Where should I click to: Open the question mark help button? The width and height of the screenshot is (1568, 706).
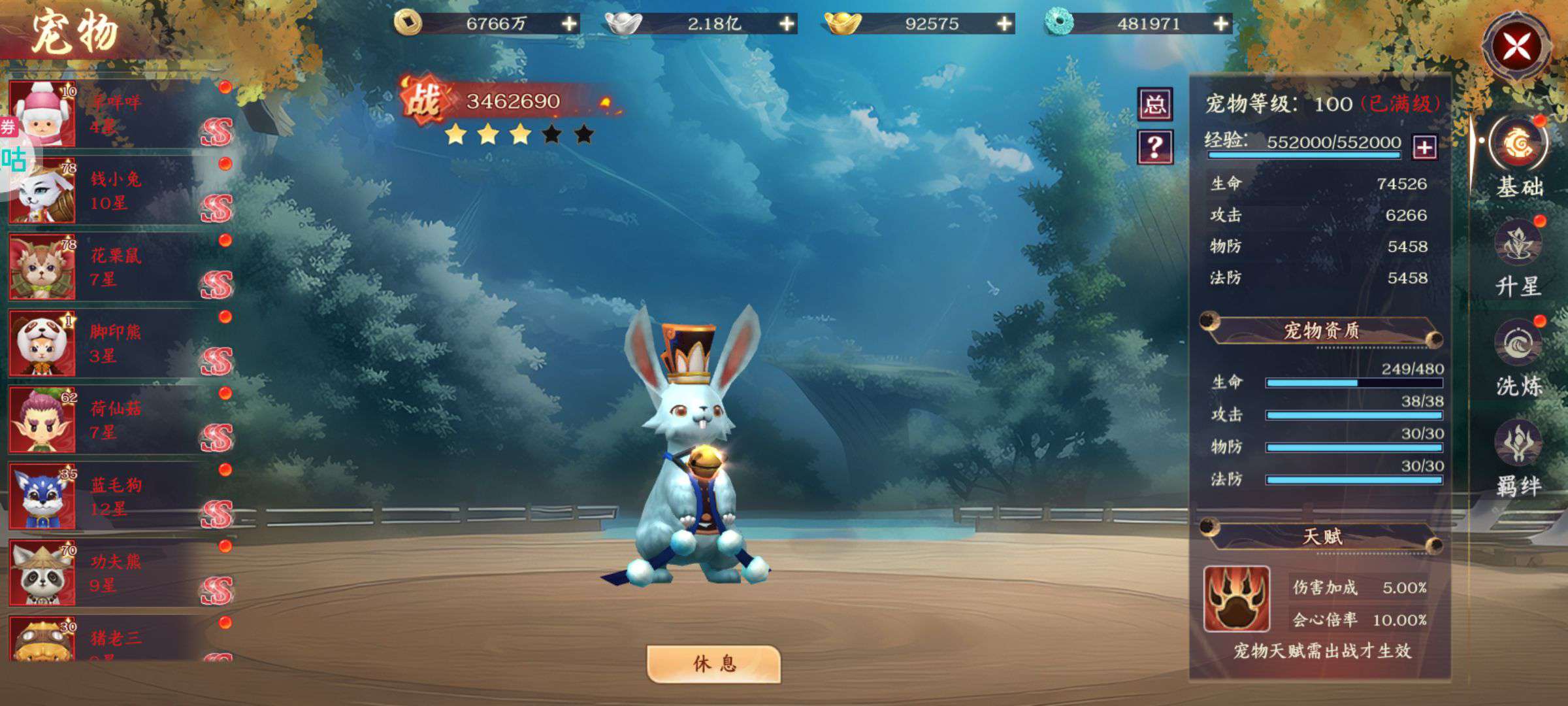coord(1154,147)
